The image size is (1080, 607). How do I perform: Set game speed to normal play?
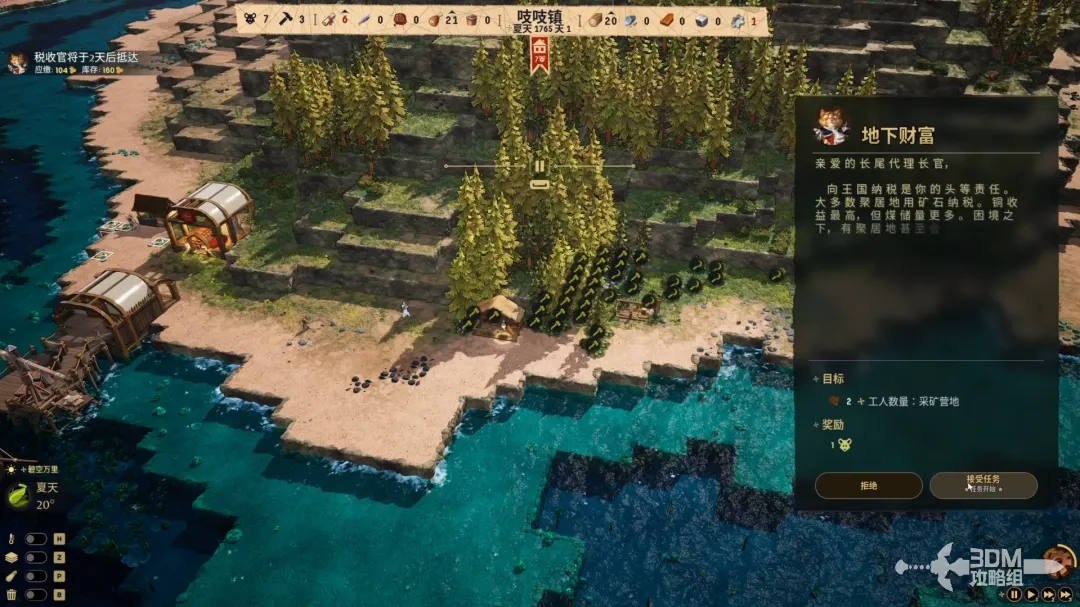pos(1031,594)
